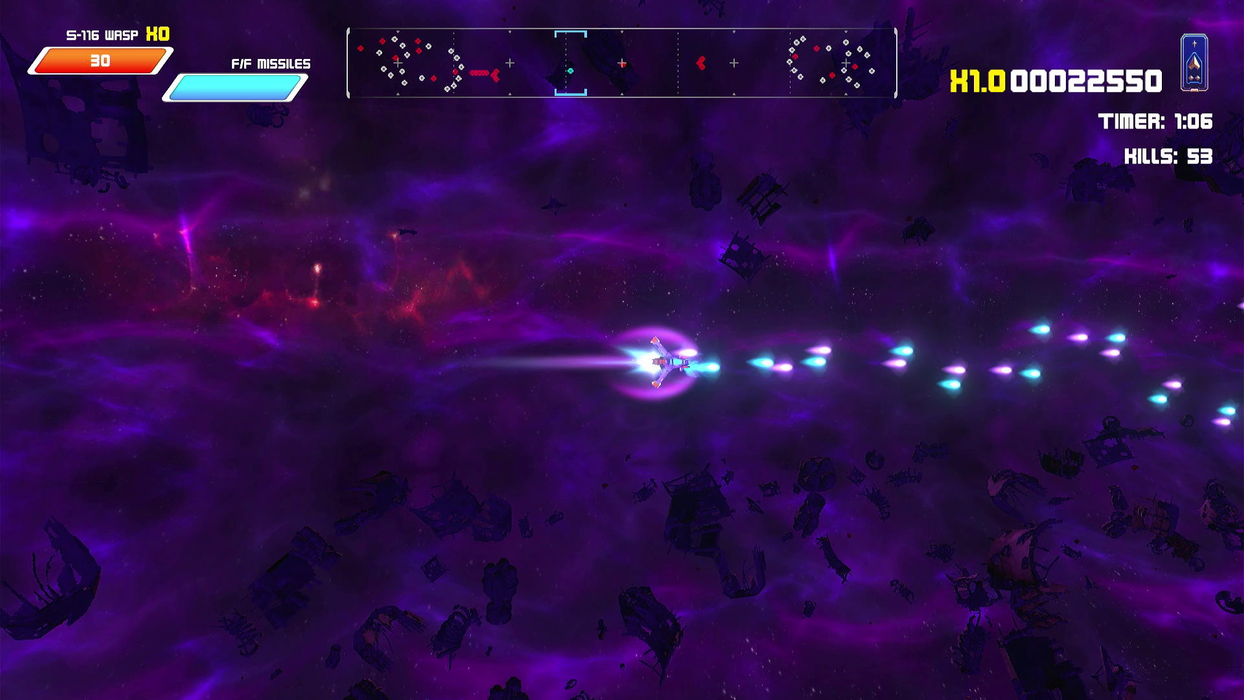Click the radar strip minimap

[x=621, y=63]
